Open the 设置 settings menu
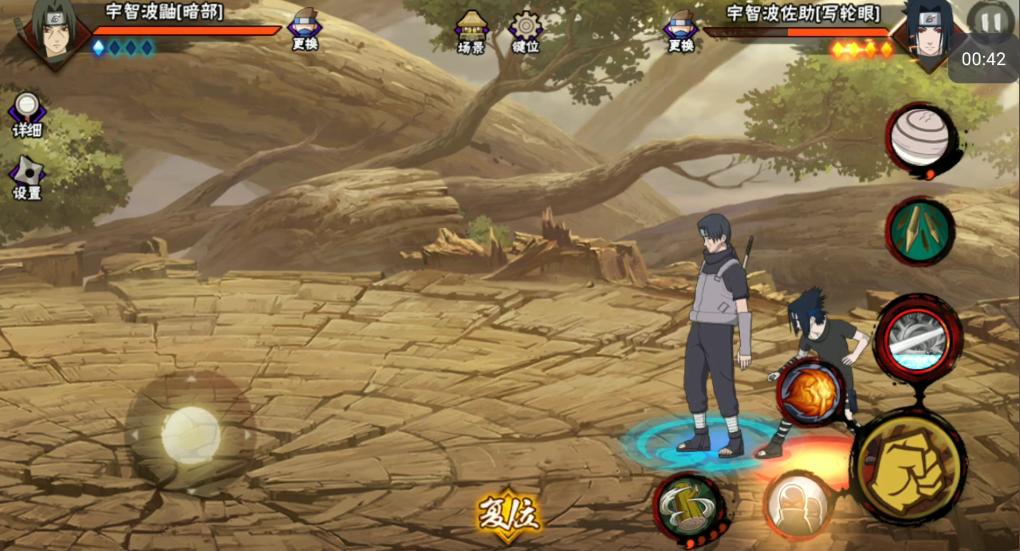 (x=27, y=178)
